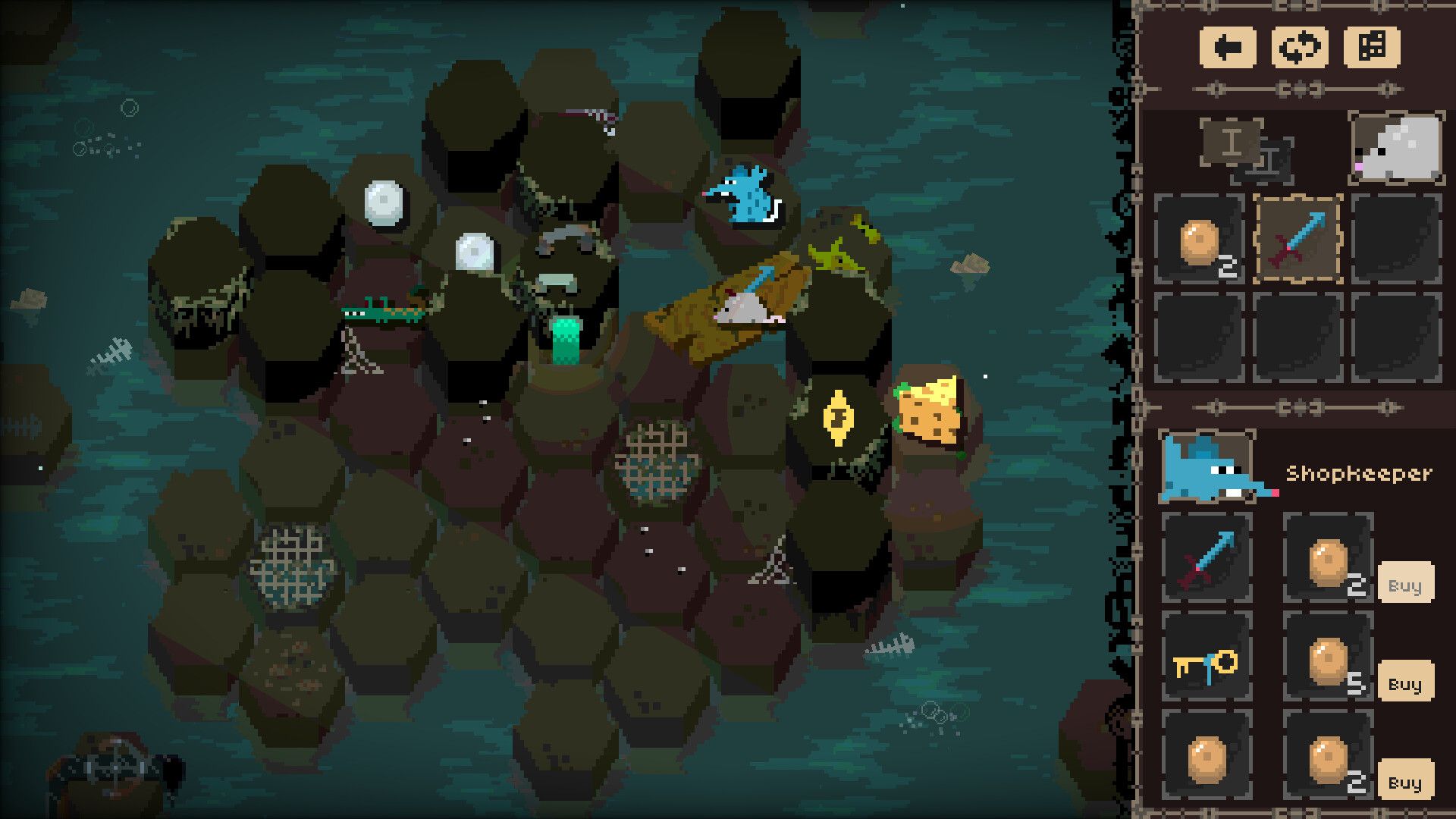Buy the blue sword for 2 coins
The image size is (1456, 819).
1405,583
